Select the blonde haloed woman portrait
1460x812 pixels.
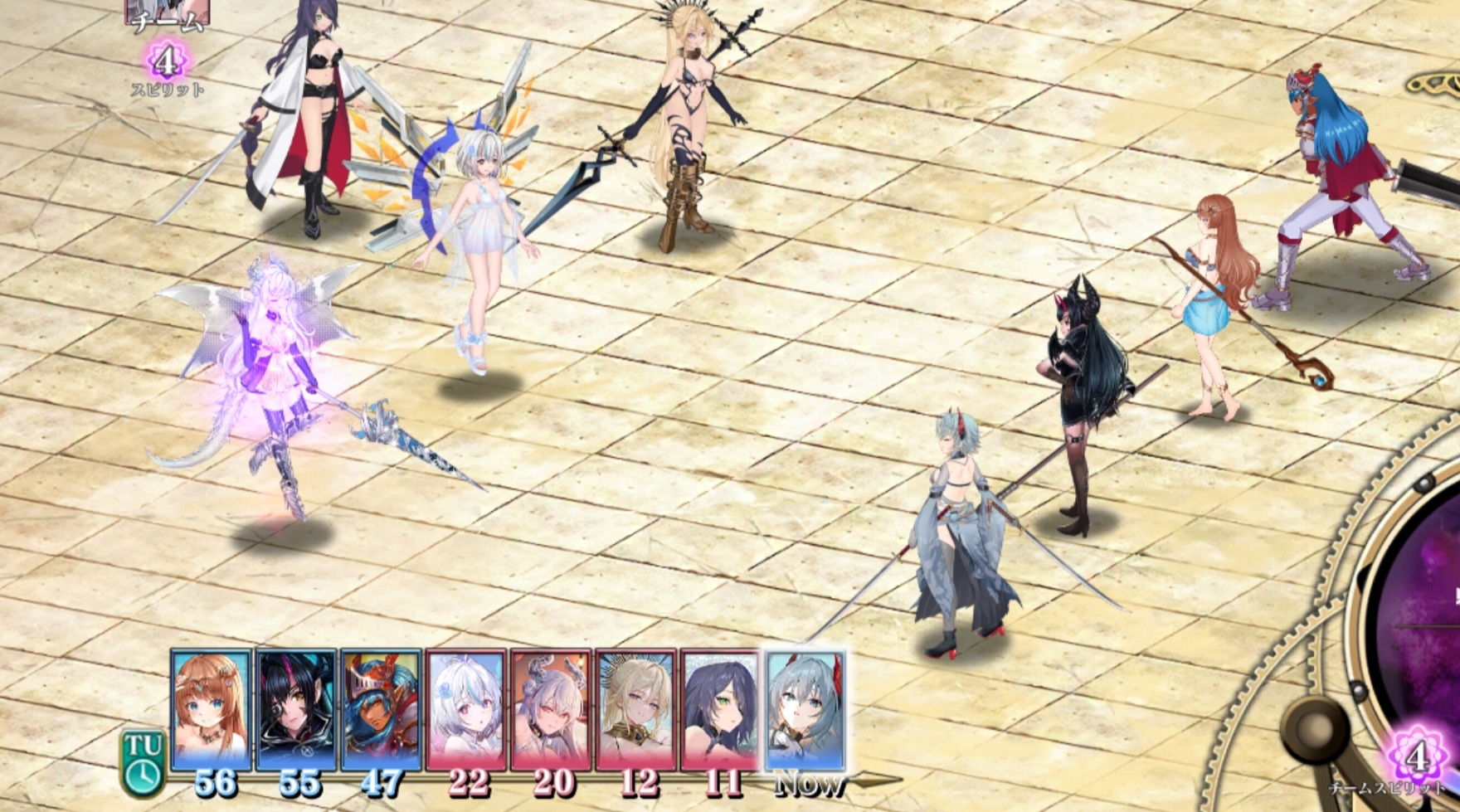(x=636, y=710)
